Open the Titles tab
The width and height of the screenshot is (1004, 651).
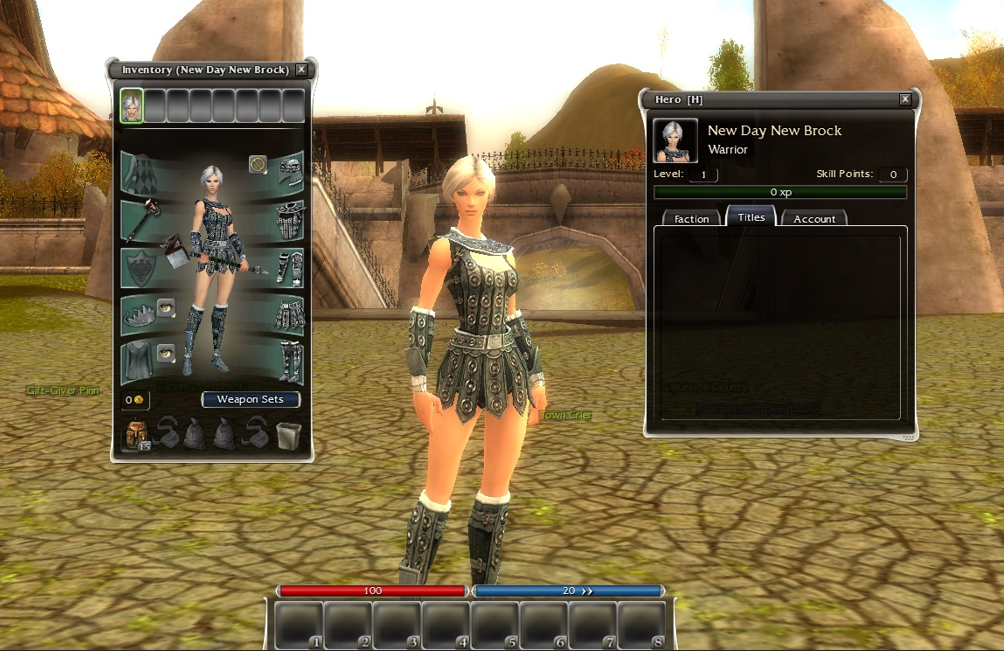(751, 217)
